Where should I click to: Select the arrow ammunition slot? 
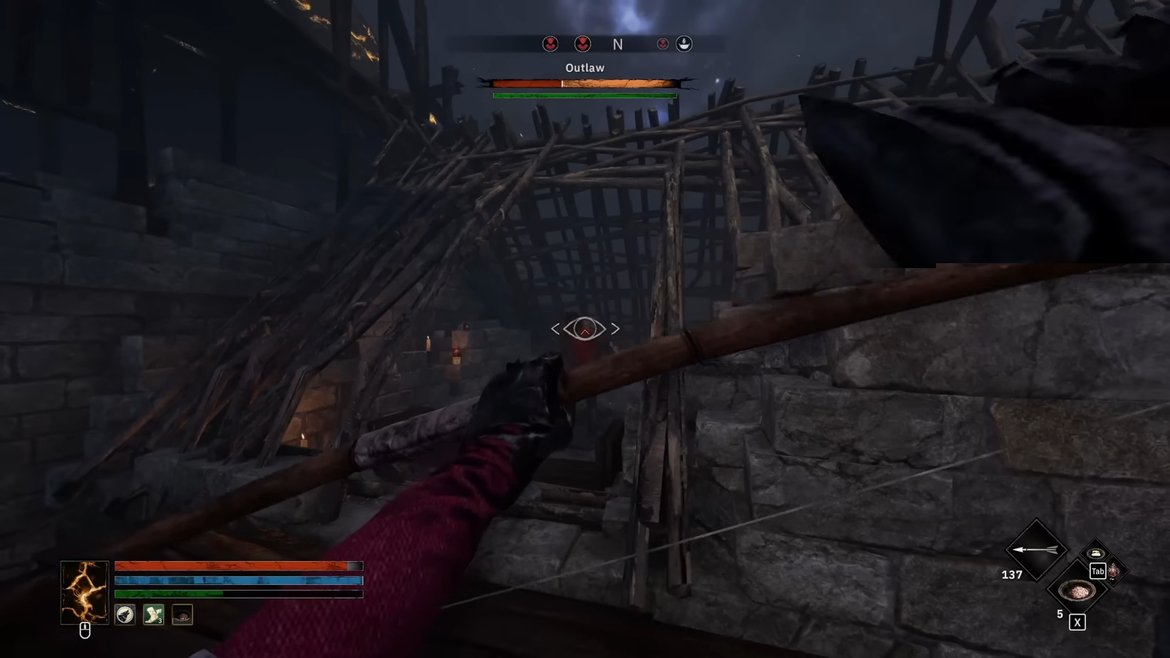1036,550
